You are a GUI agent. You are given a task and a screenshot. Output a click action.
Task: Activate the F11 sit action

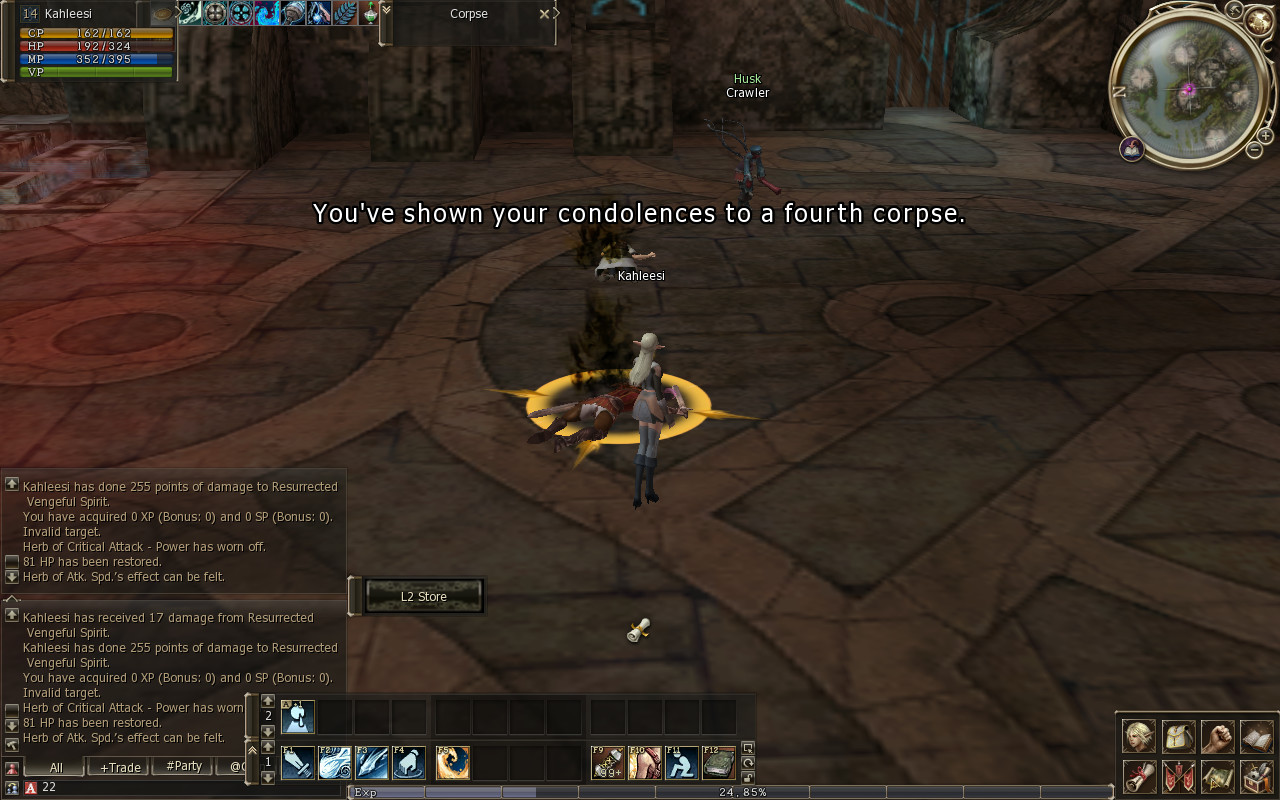(x=682, y=763)
